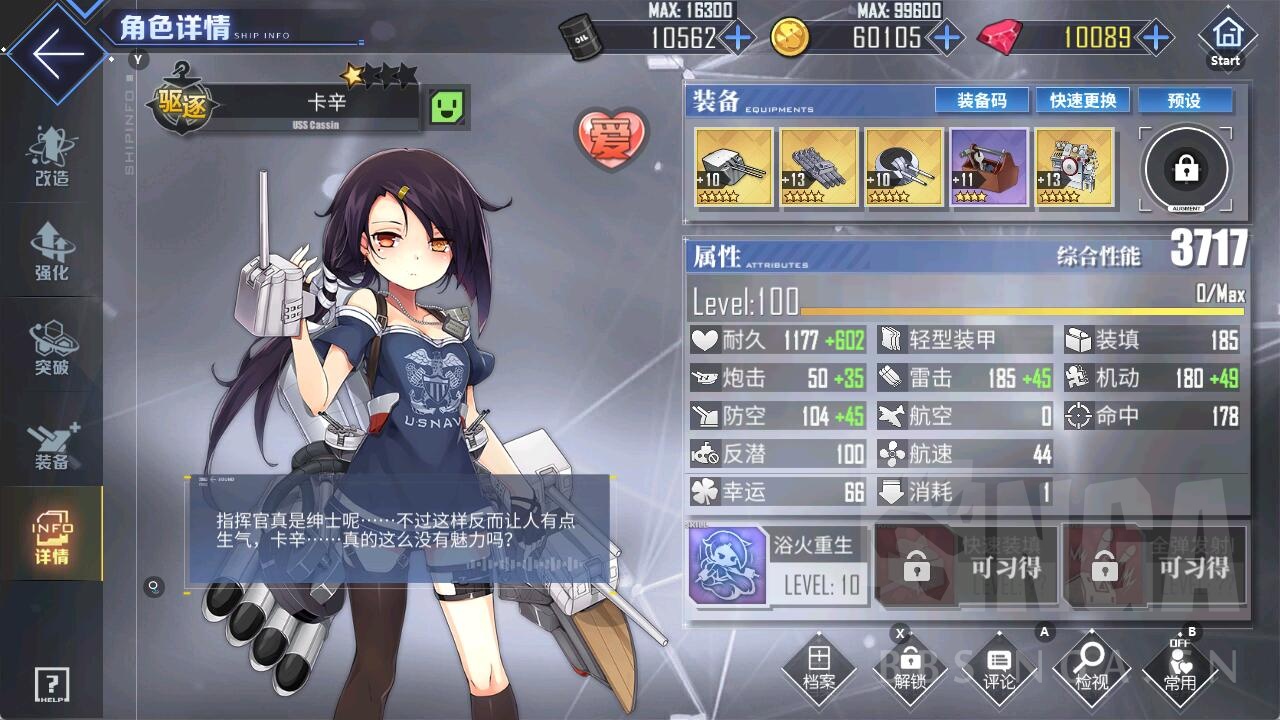1280x720 pixels.
Task: Return to the Start home screen
Action: pos(1226,38)
